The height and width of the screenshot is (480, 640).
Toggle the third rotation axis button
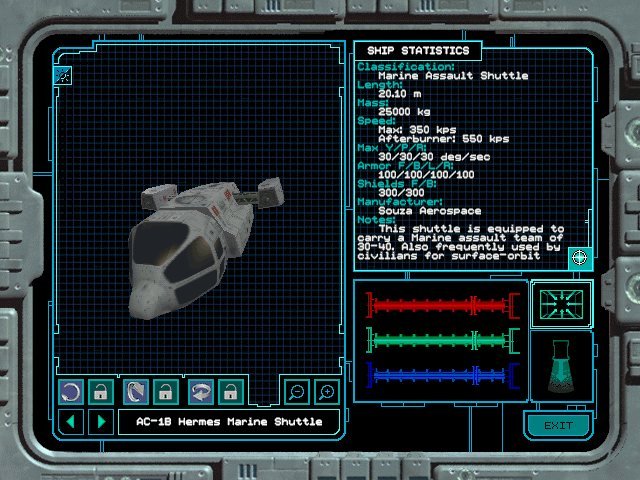coord(201,391)
